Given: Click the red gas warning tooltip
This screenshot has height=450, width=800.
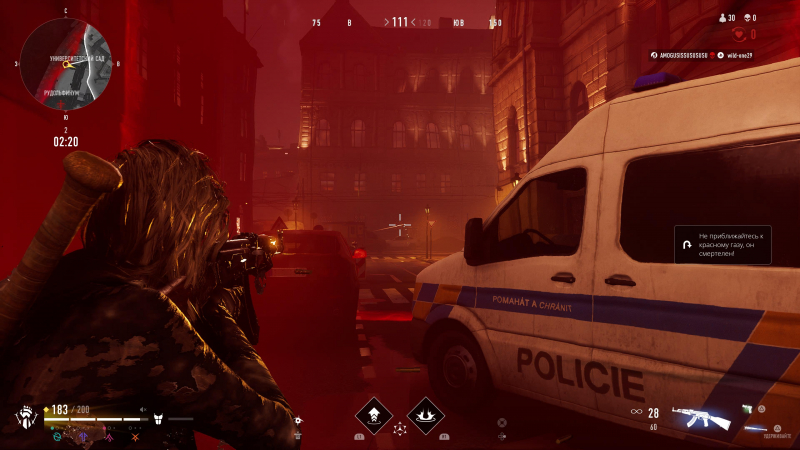Looking at the screenshot, I should [722, 244].
